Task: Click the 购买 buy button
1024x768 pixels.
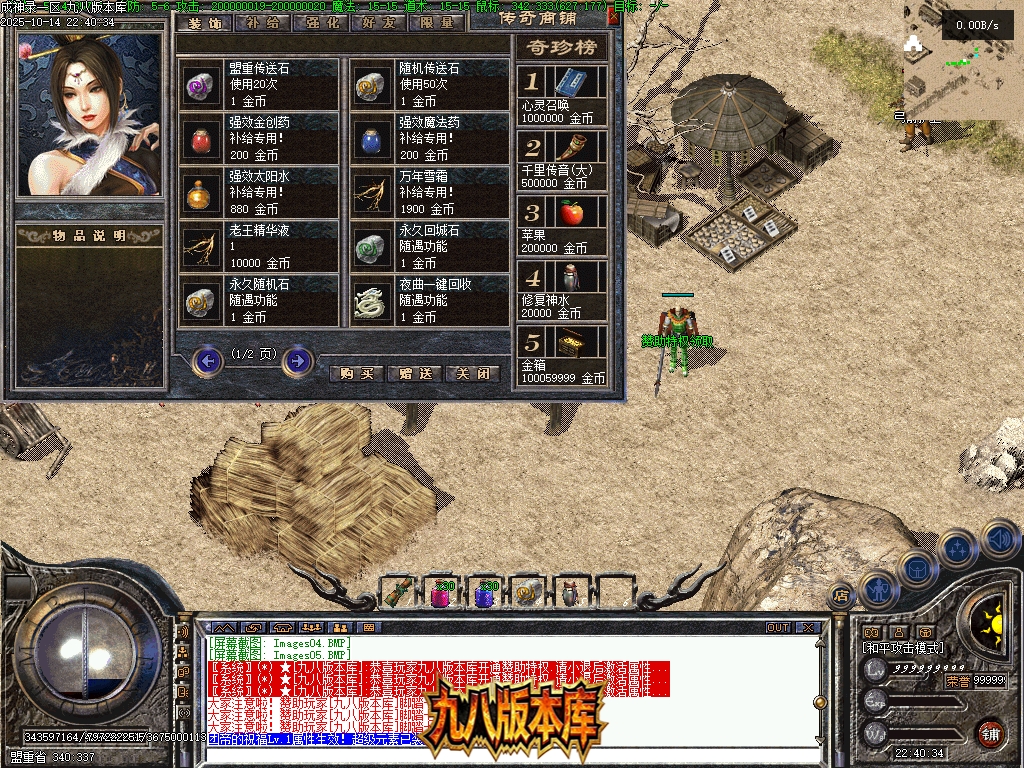Action: (357, 374)
